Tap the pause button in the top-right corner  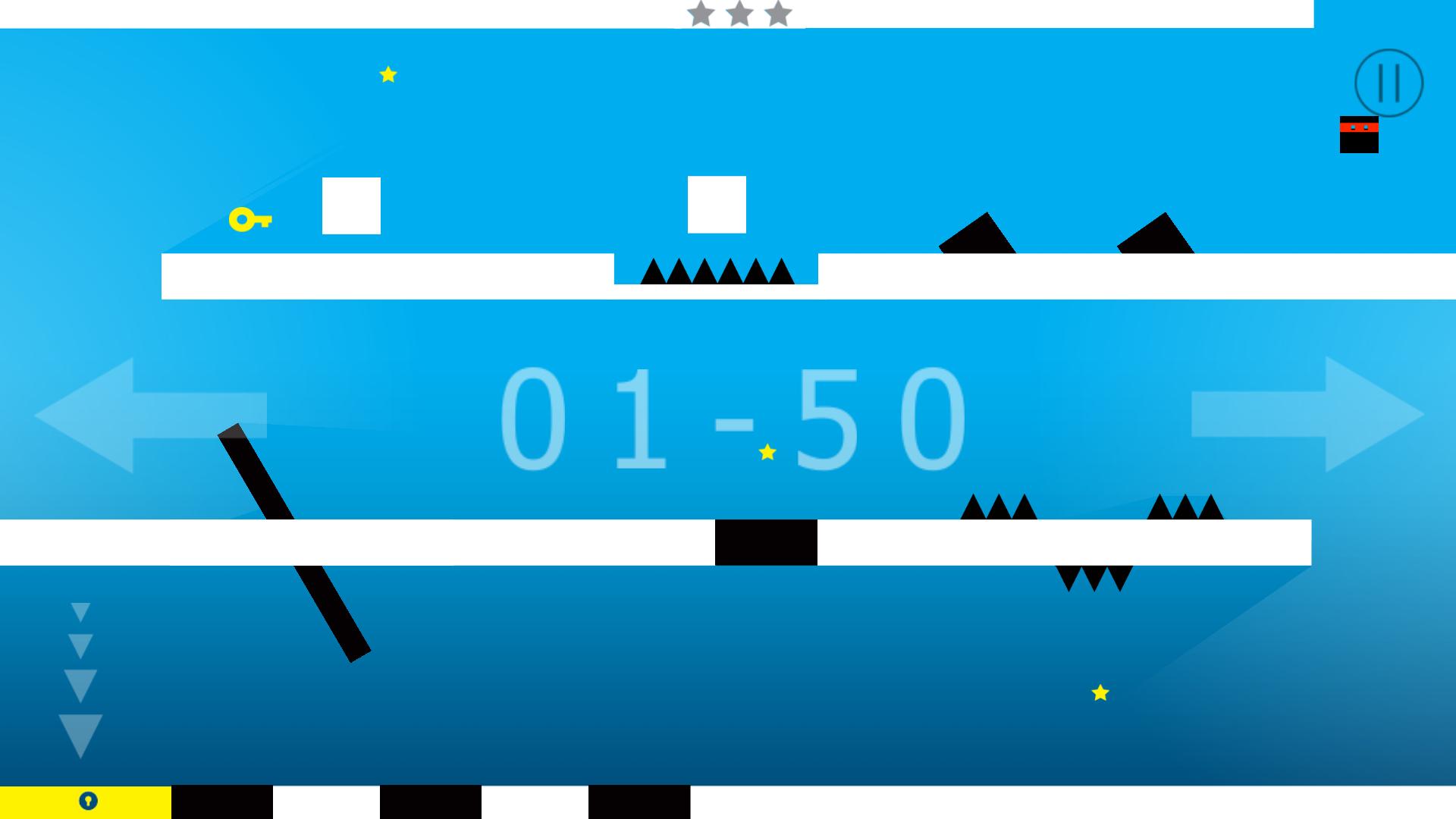[1390, 83]
